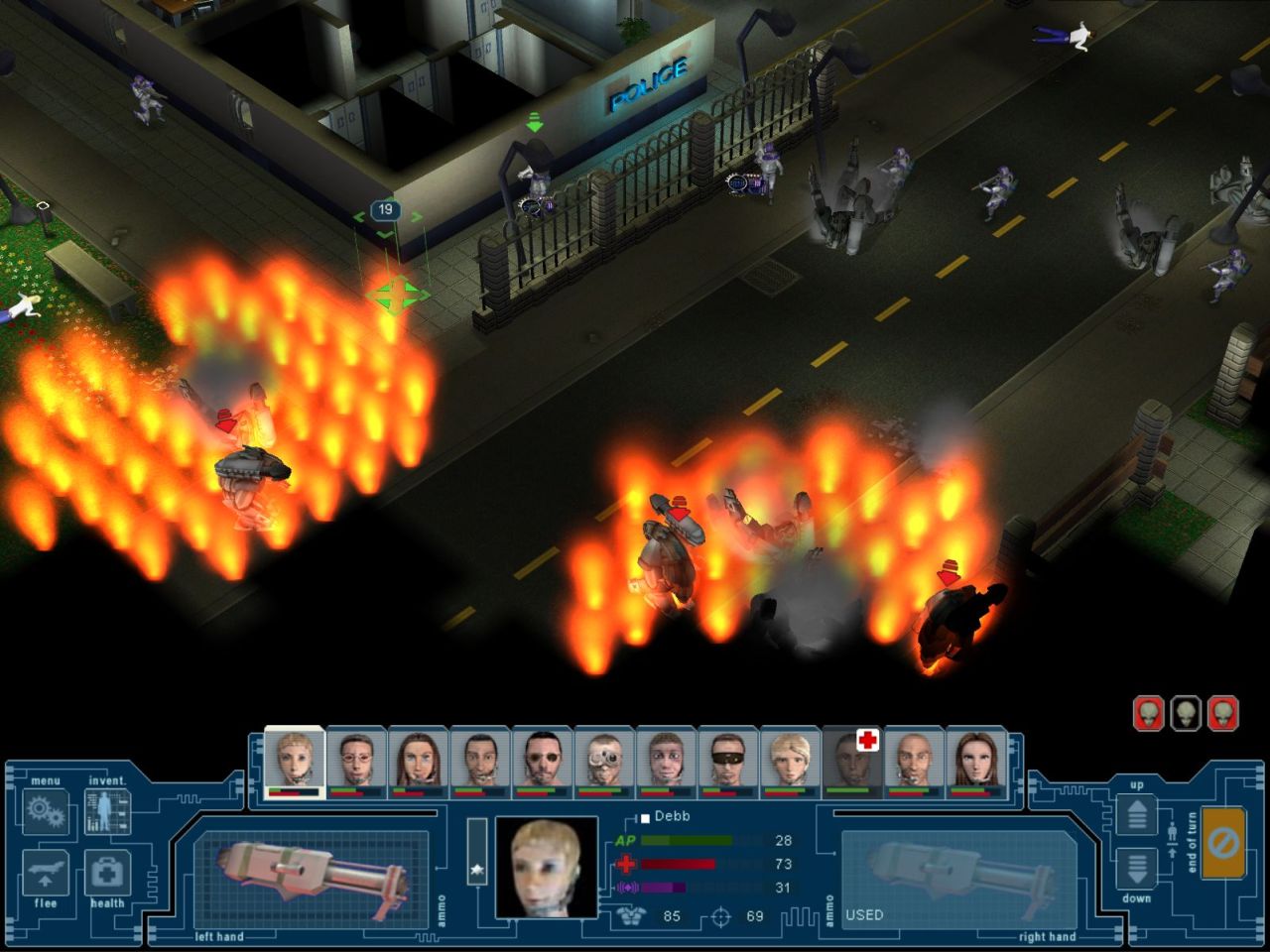
Task: Click Debb's large portrait in the panel
Action: (546, 868)
